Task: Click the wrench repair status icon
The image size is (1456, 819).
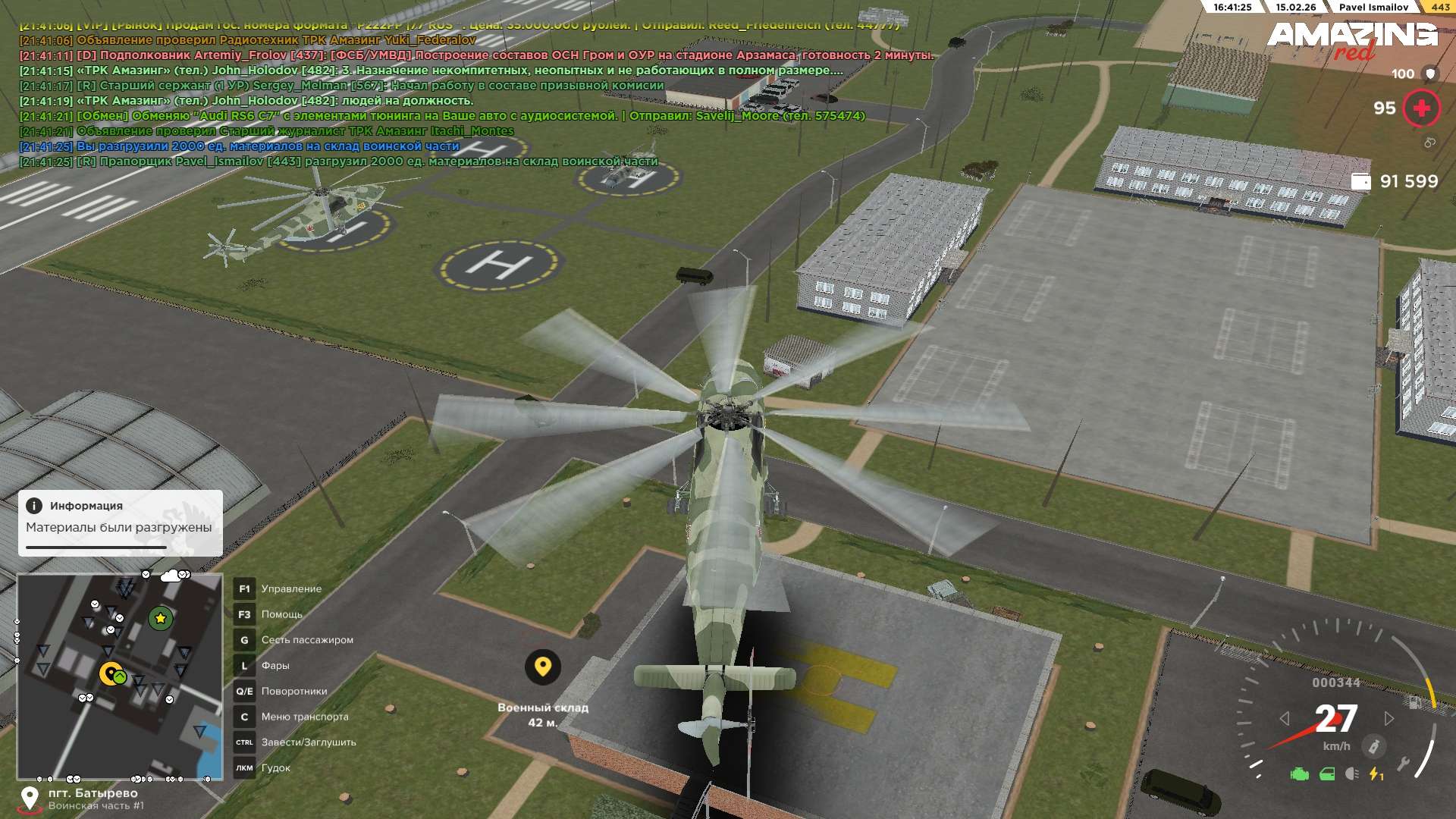Action: 1404,764
